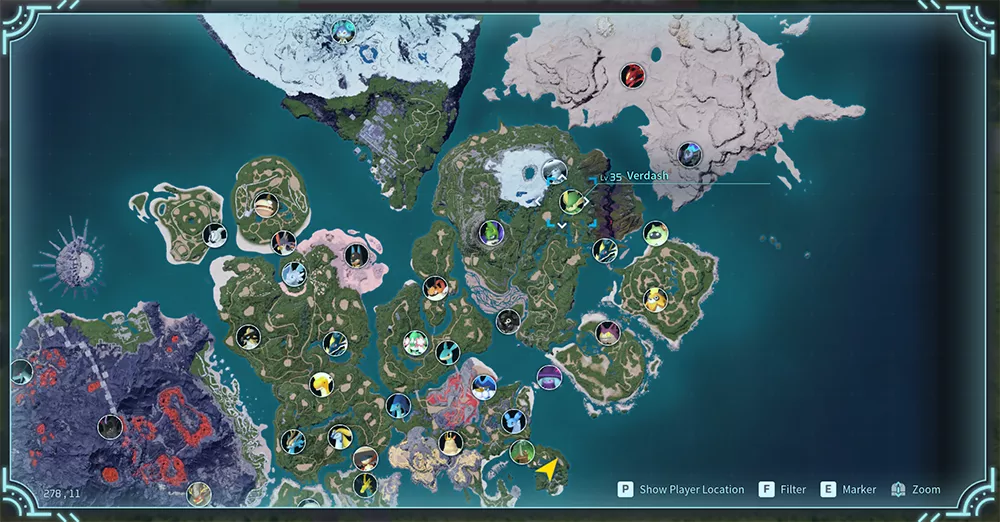Click the green forest scene marker beside the yellow arrow
This screenshot has width=1000, height=522.
point(521,452)
